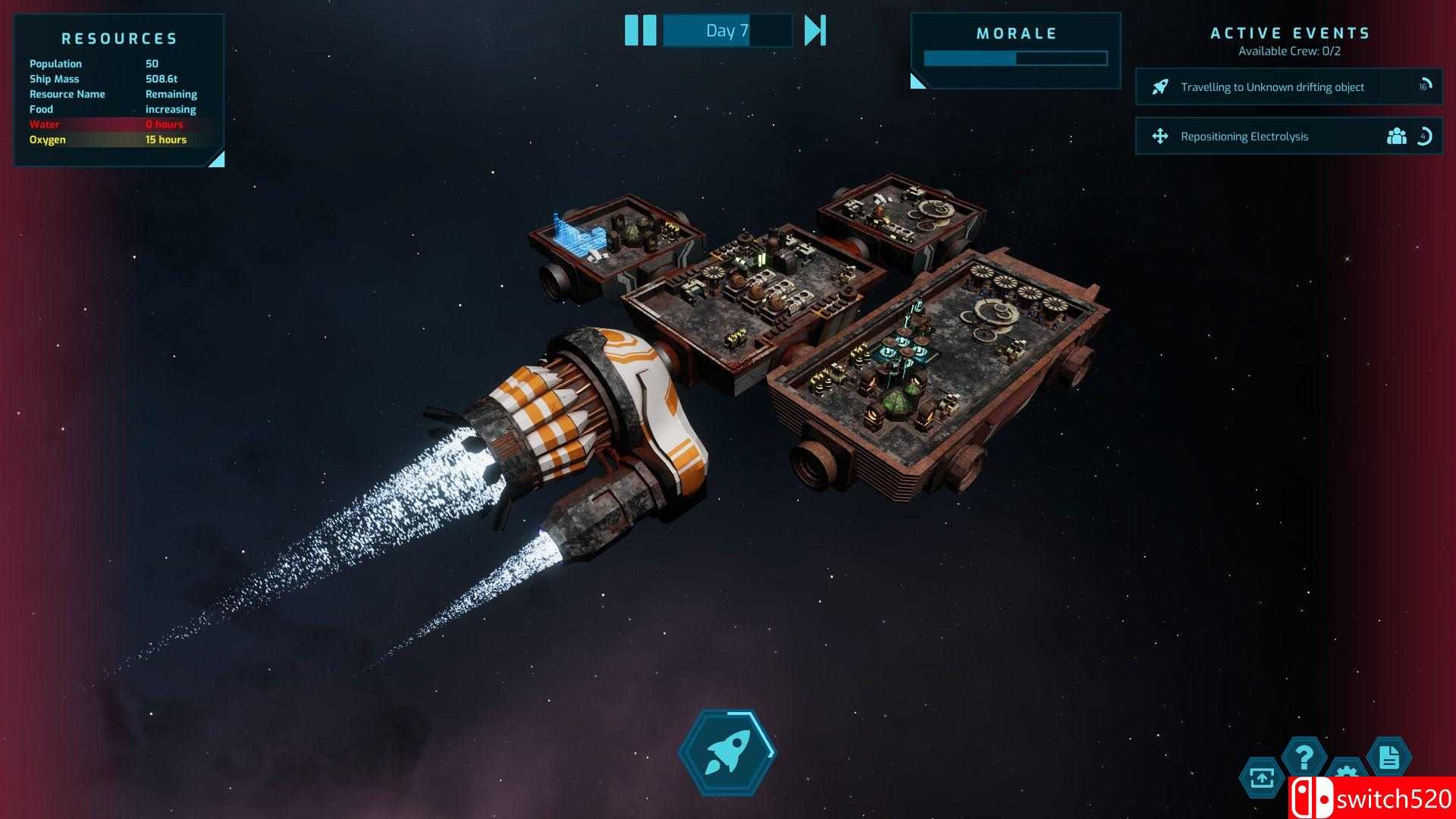Pause the game with the pause button
1456x819 pixels.
tap(640, 30)
